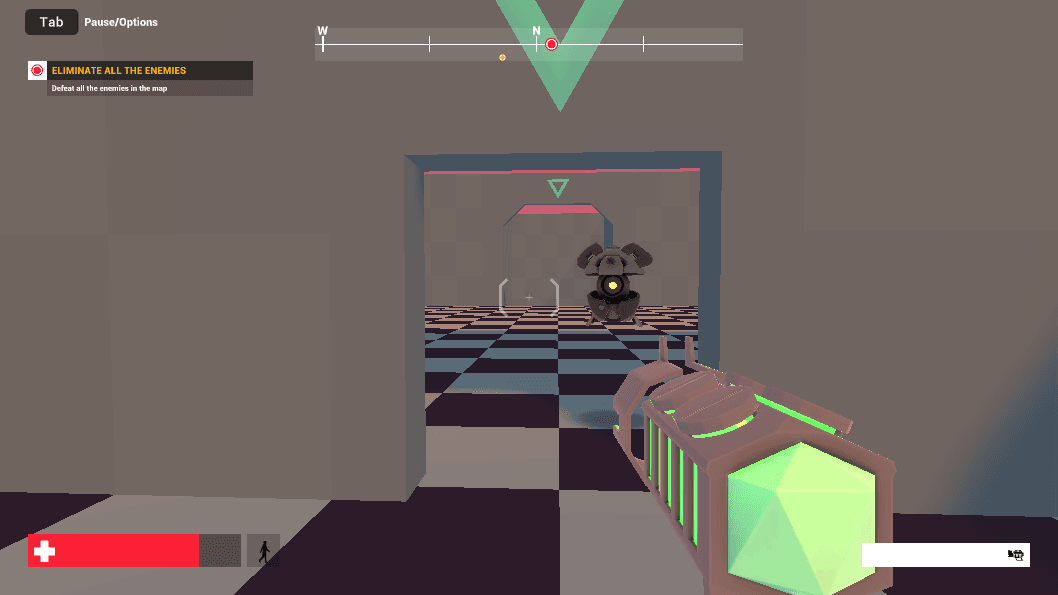Image resolution: width=1058 pixels, height=595 pixels.
Task: Click the standing figure stance icon
Action: [x=264, y=551]
